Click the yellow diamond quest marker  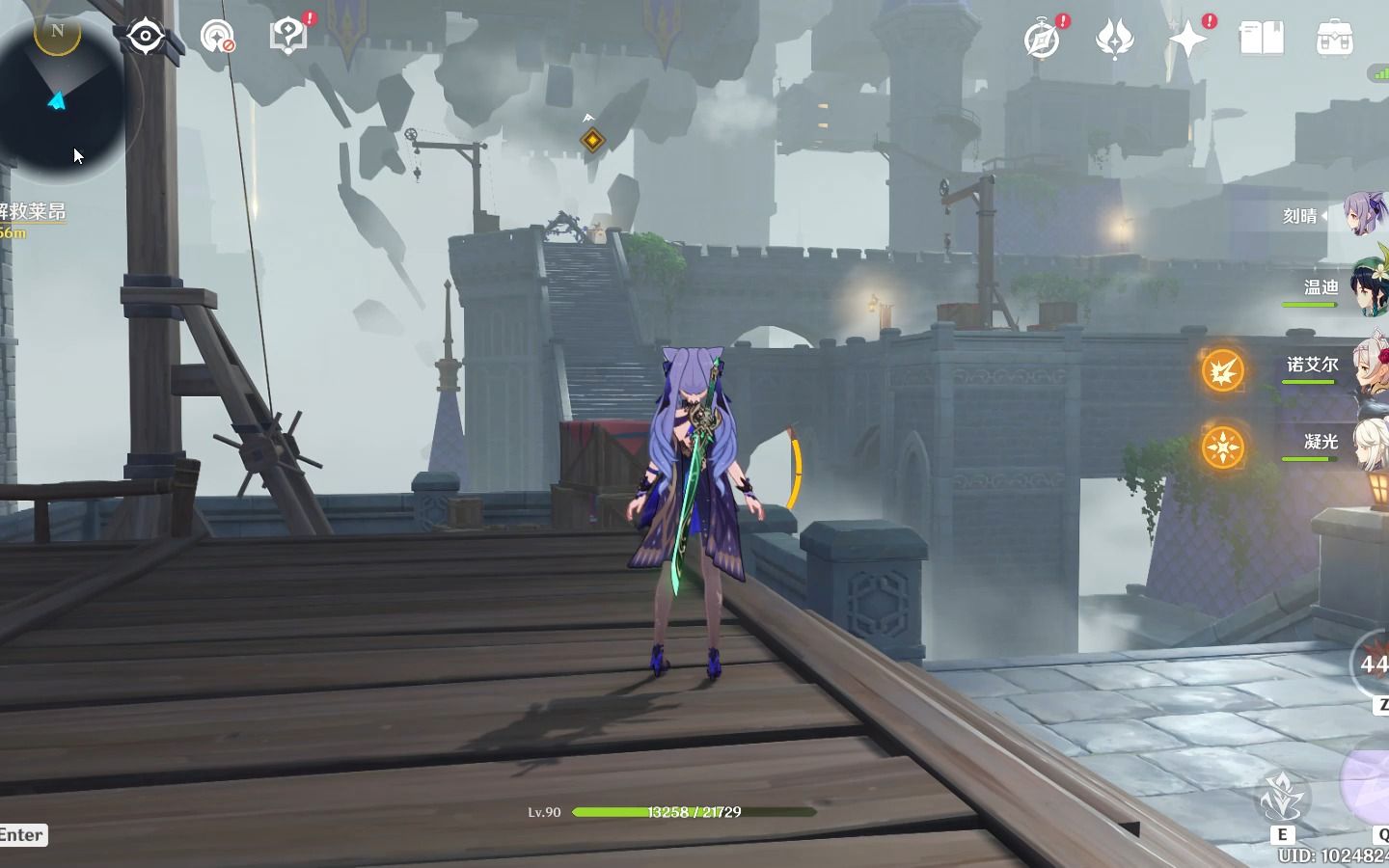tap(592, 141)
